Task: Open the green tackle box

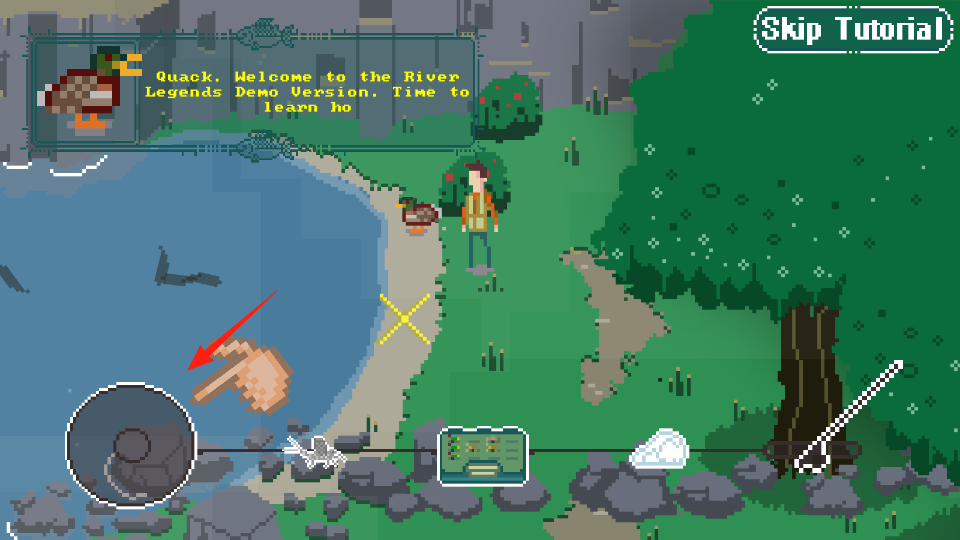Action: click(x=483, y=455)
